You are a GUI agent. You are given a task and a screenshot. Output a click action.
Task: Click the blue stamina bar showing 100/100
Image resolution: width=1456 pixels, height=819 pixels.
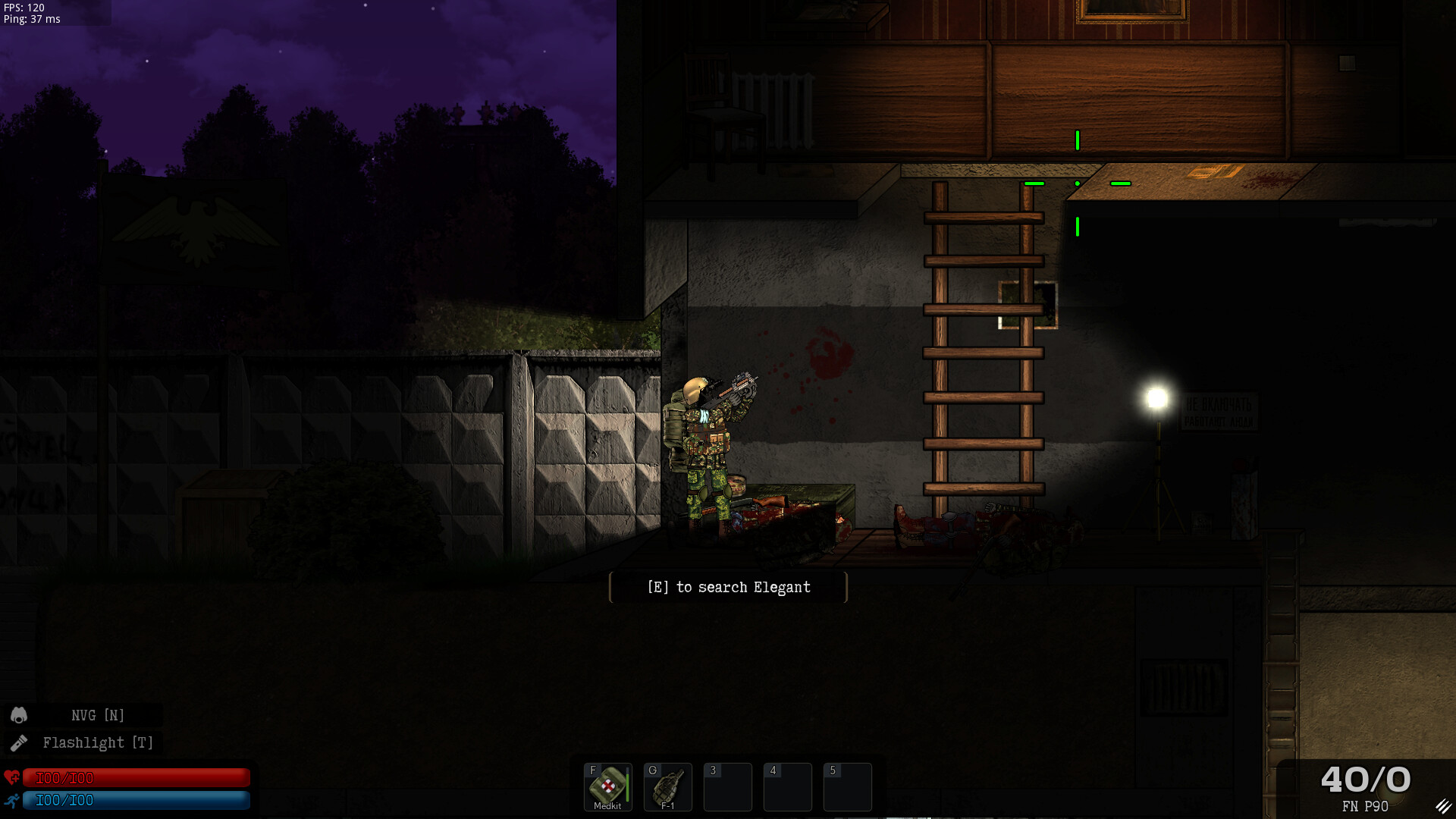136,800
